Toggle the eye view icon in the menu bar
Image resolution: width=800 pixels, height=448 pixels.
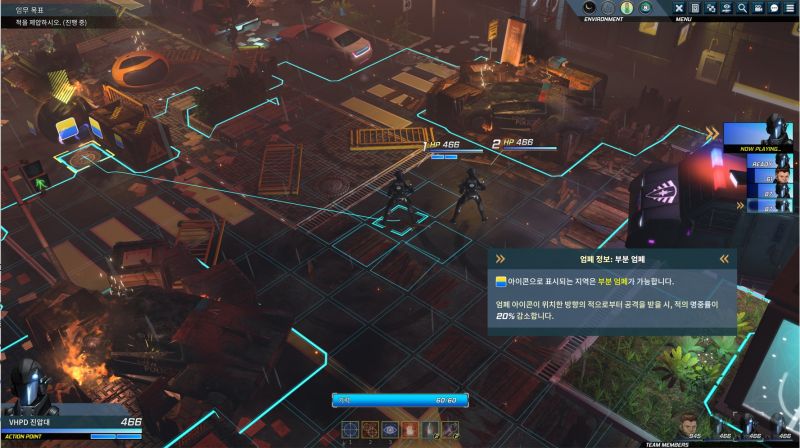tap(726, 8)
